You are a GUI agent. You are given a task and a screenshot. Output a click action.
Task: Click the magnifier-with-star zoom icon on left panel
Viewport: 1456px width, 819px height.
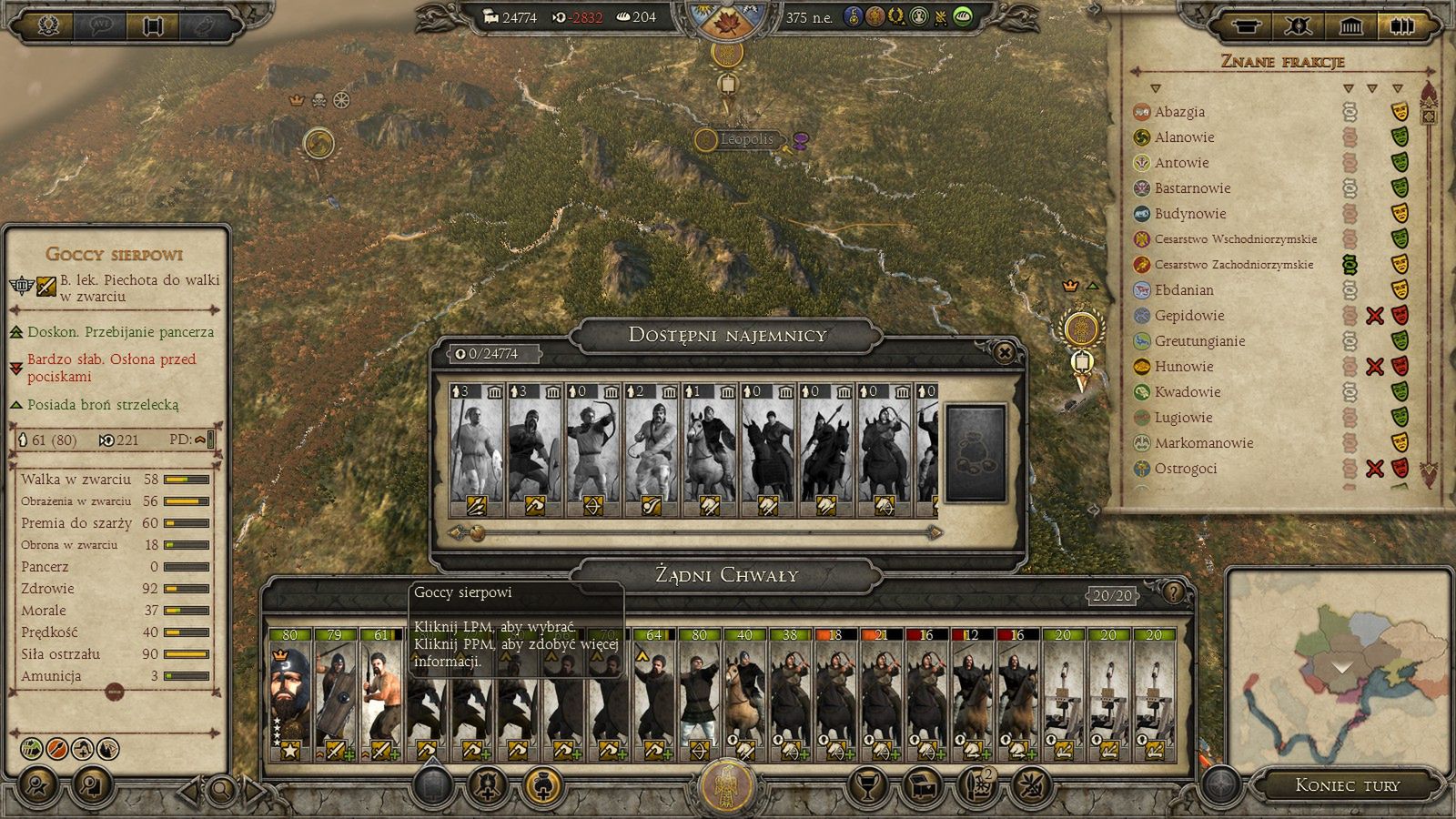coord(35,786)
